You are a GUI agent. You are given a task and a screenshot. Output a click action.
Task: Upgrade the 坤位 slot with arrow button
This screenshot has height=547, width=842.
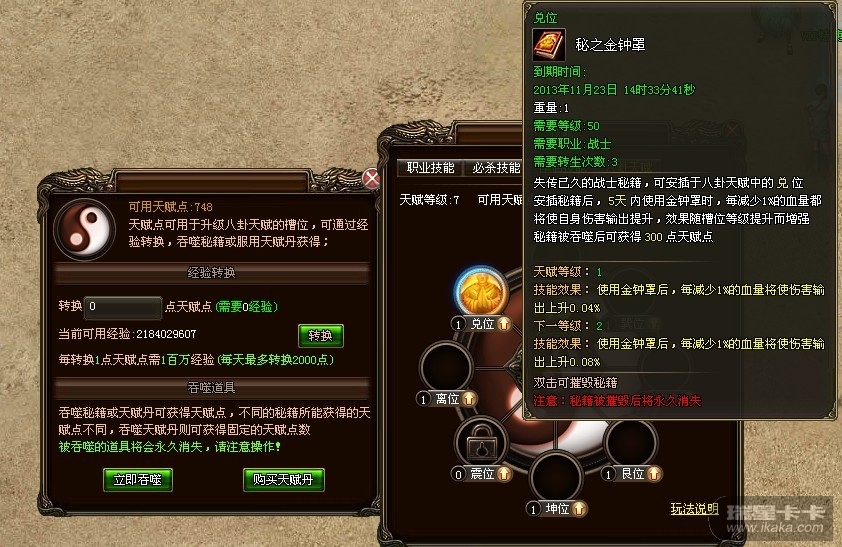pos(581,509)
